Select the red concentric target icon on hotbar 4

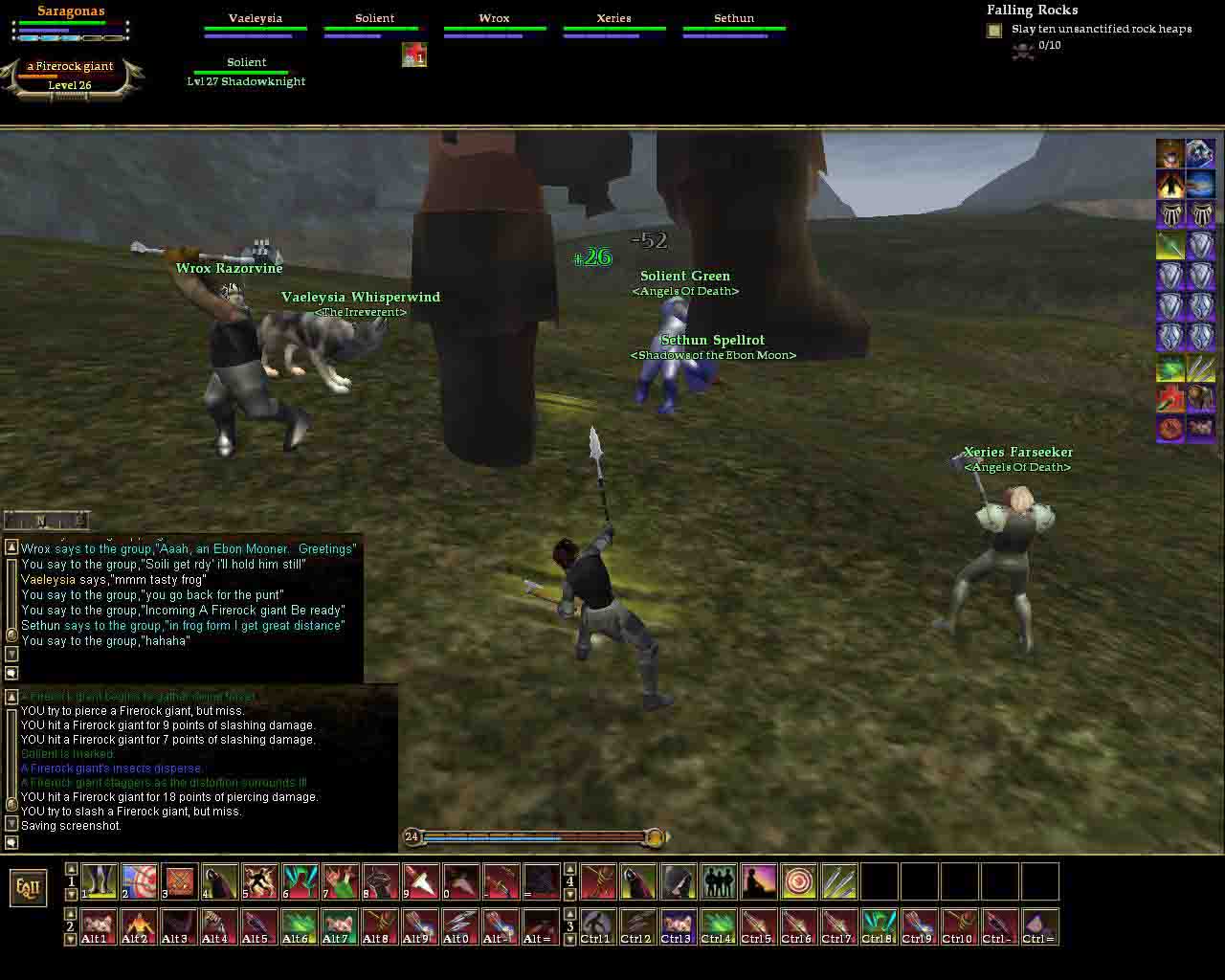pyautogui.click(x=798, y=881)
